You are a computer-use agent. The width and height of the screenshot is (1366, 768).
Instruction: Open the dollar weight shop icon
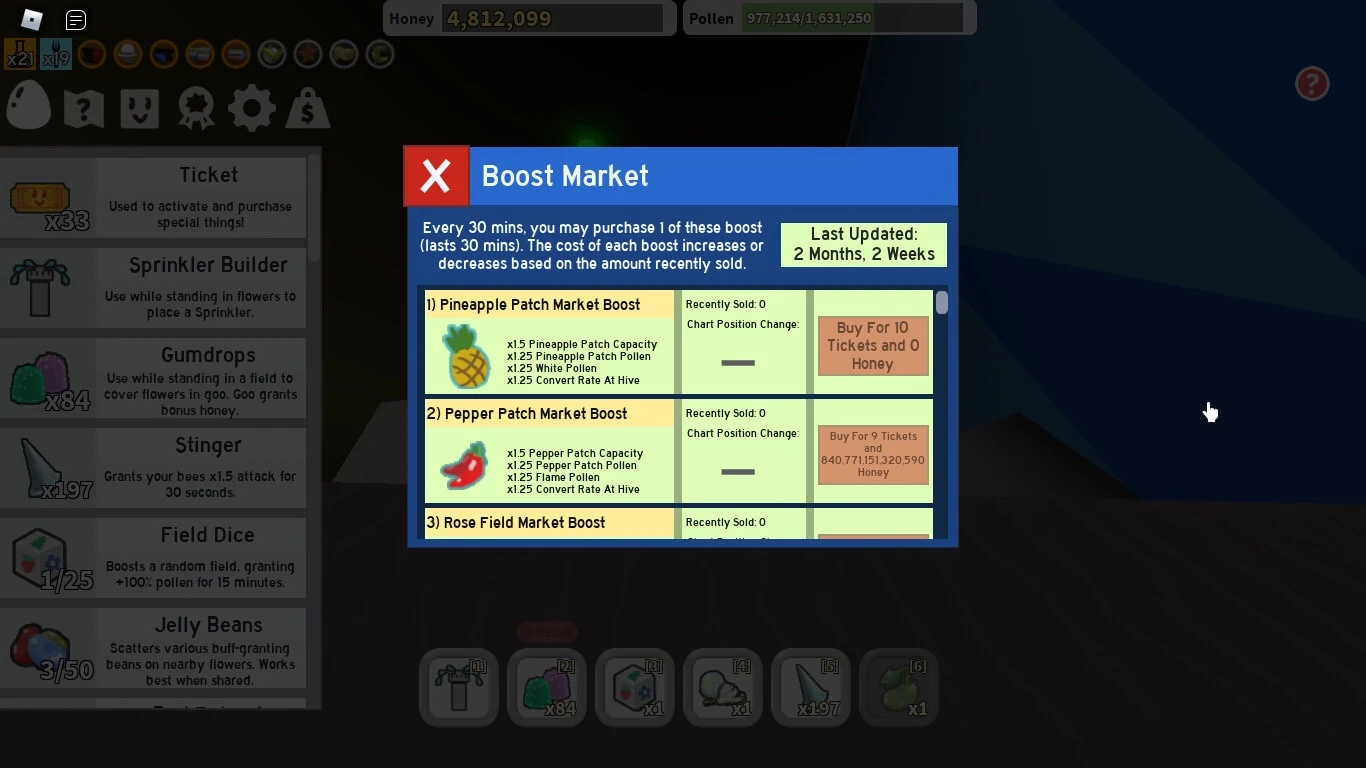tap(307, 105)
